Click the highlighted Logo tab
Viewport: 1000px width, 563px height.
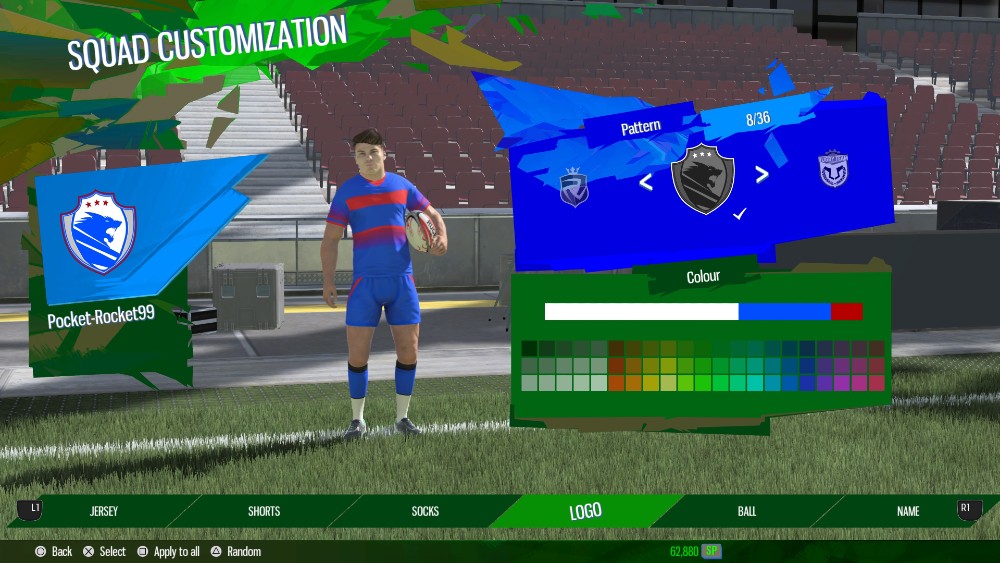[585, 511]
